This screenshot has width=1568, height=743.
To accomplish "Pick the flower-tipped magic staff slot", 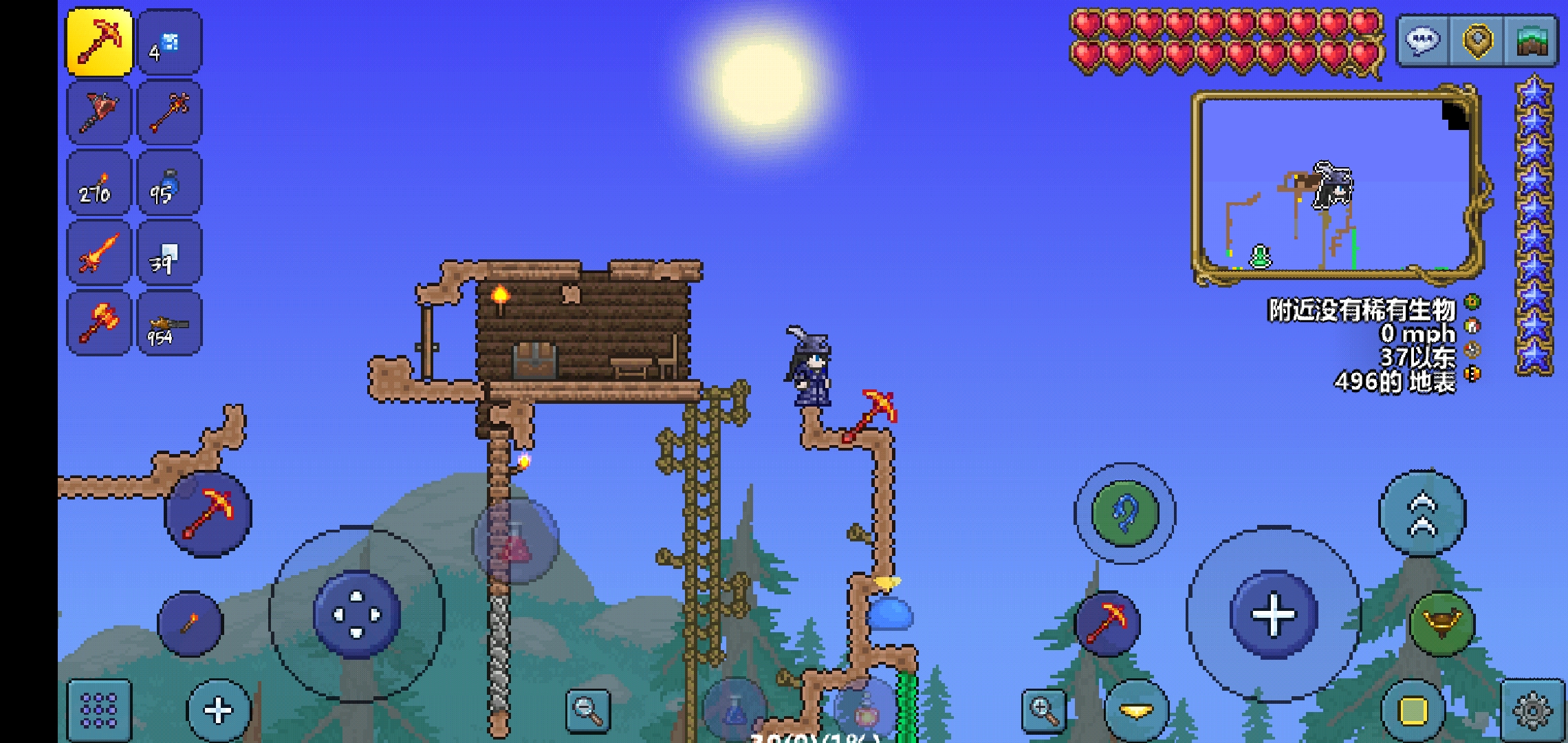I will [169, 113].
